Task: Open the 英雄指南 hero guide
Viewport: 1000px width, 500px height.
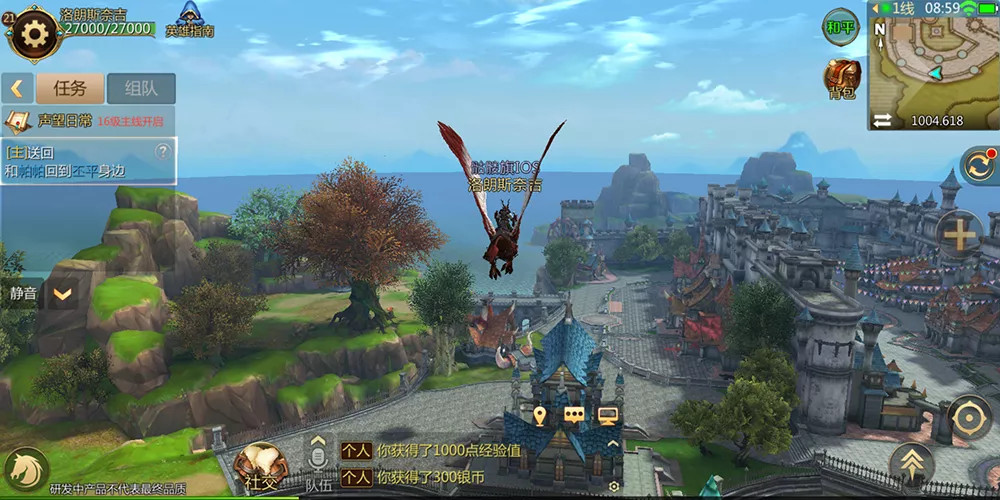Action: 189,19
